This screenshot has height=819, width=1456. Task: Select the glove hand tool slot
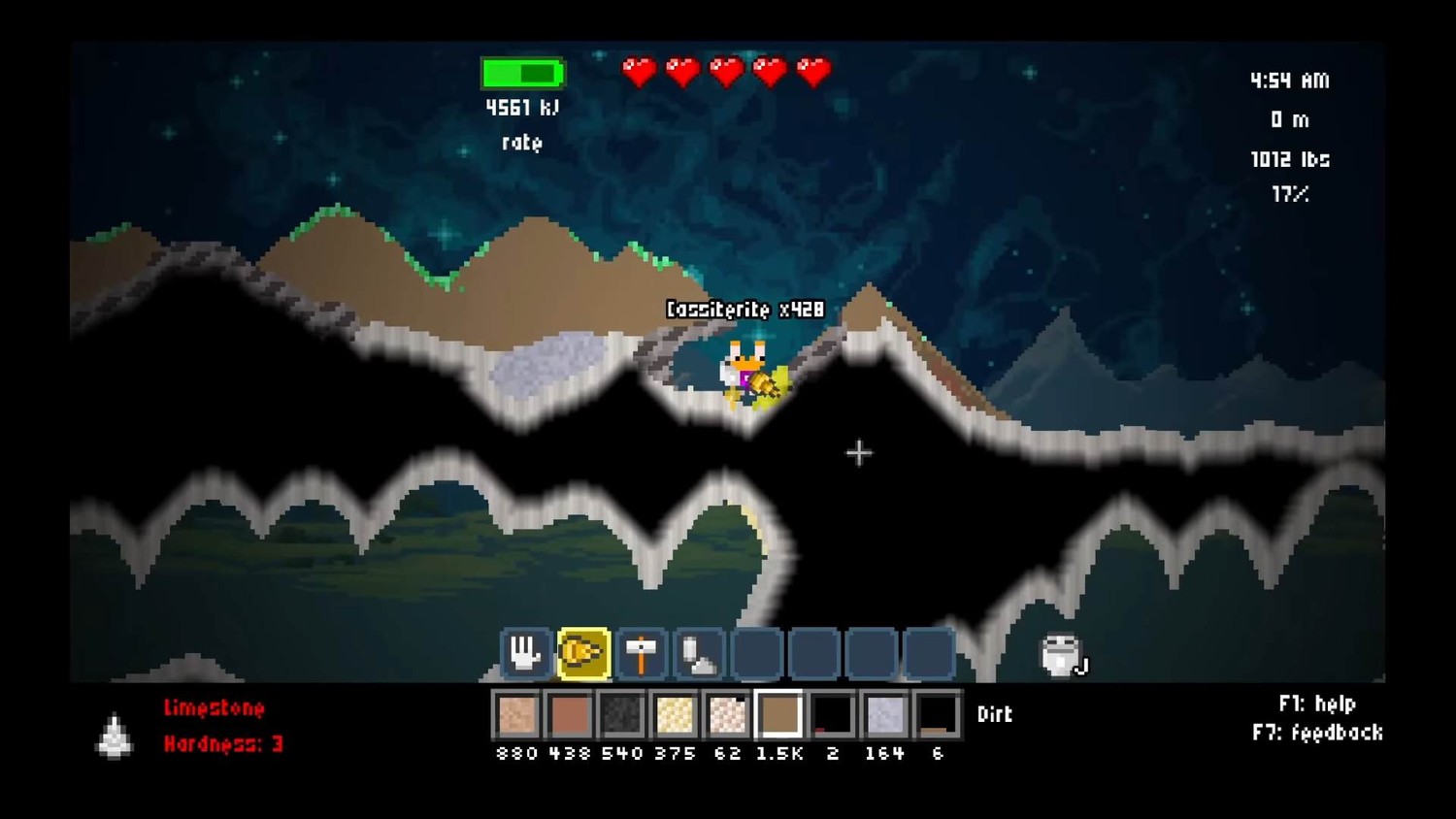pyautogui.click(x=524, y=653)
